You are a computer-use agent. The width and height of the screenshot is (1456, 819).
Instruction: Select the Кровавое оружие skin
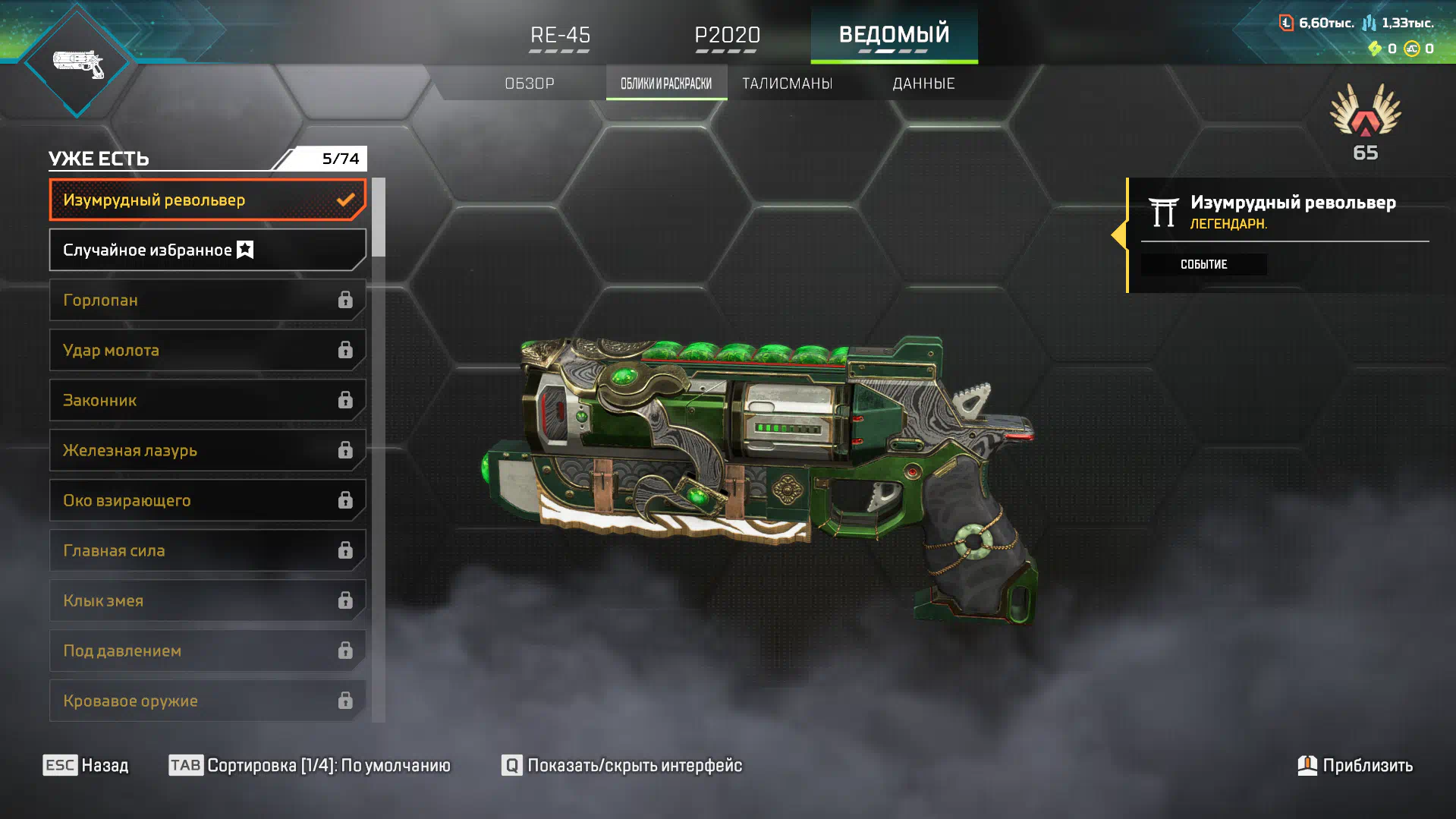tap(207, 701)
